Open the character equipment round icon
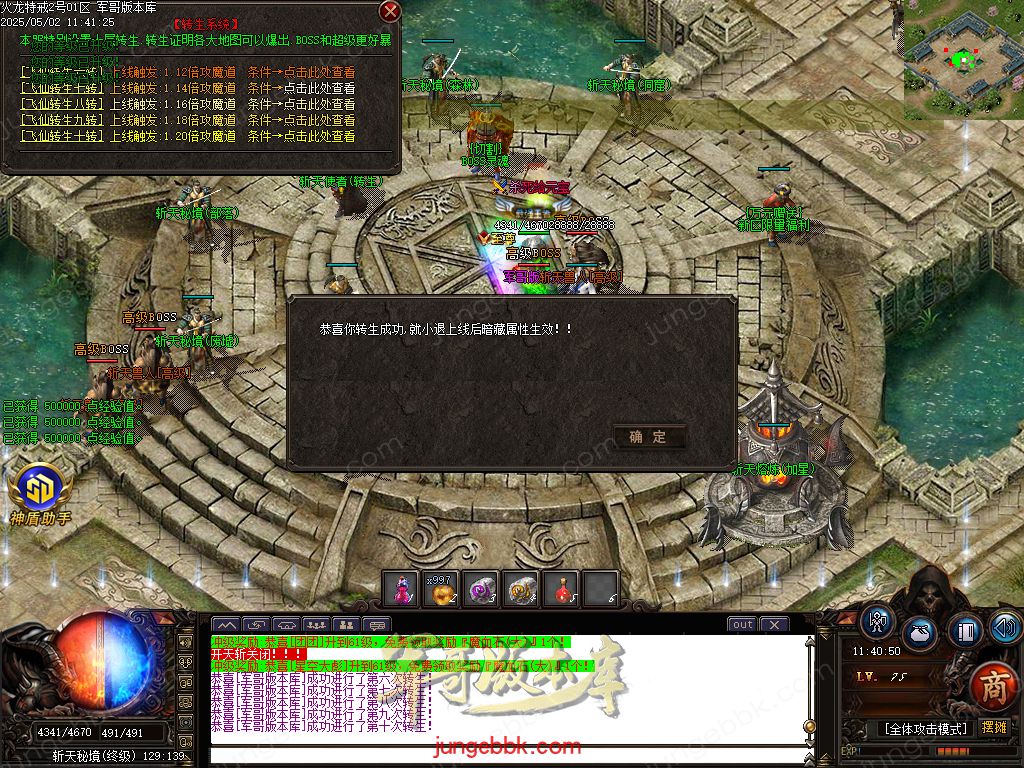This screenshot has height=768, width=1024. click(x=877, y=622)
